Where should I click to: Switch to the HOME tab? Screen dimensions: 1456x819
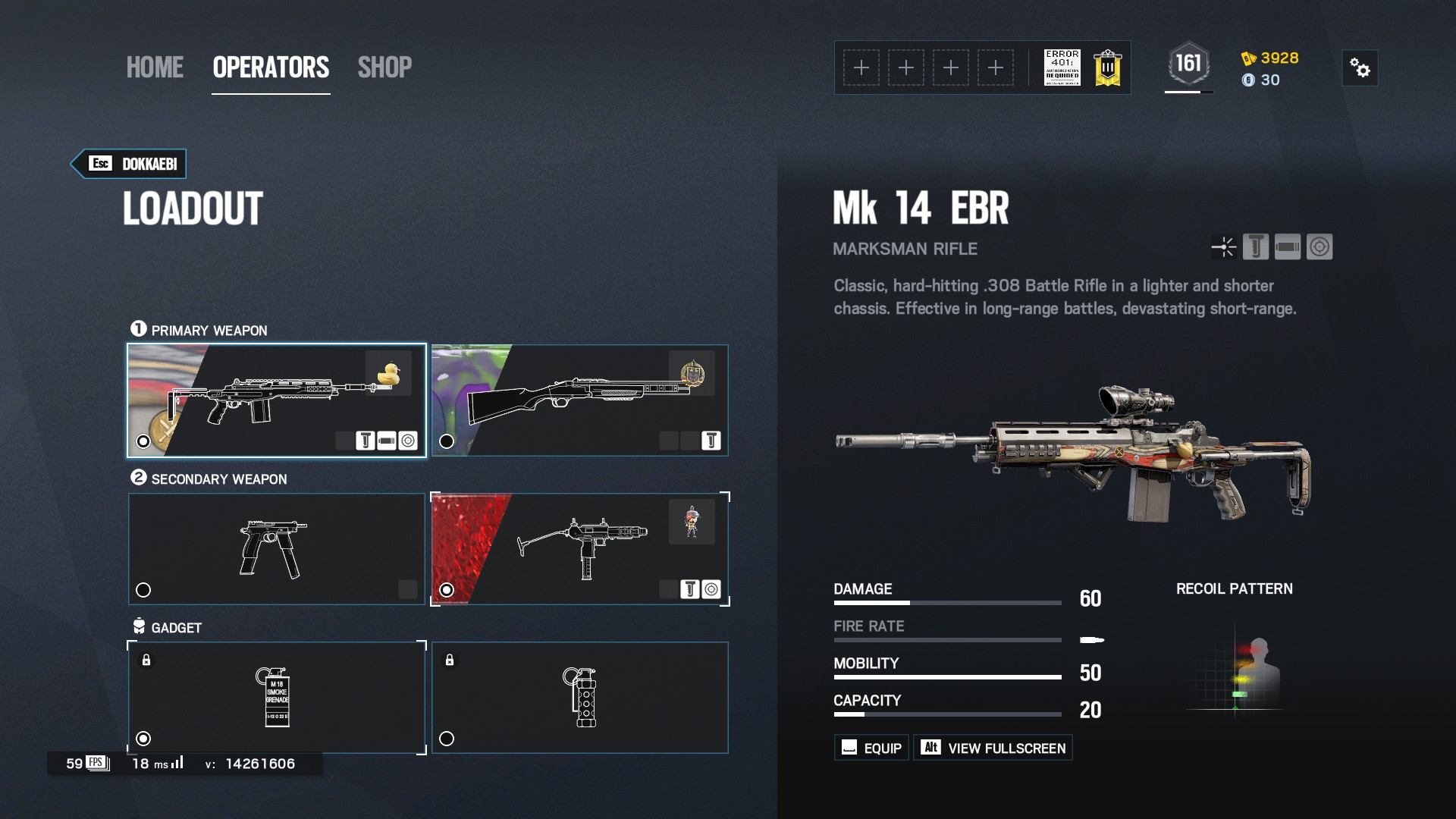point(155,67)
